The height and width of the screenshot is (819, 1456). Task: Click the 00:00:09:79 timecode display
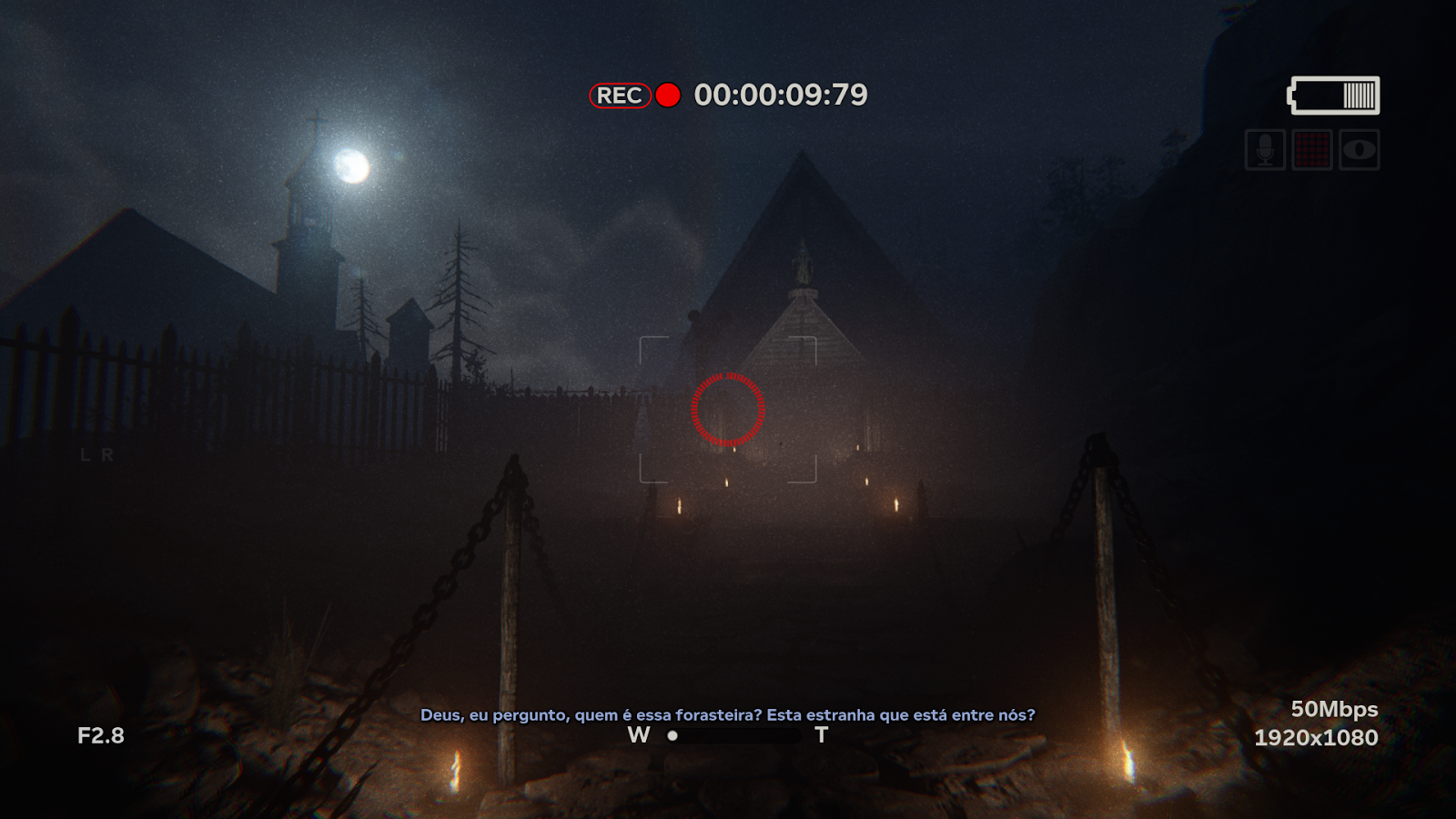click(x=782, y=93)
